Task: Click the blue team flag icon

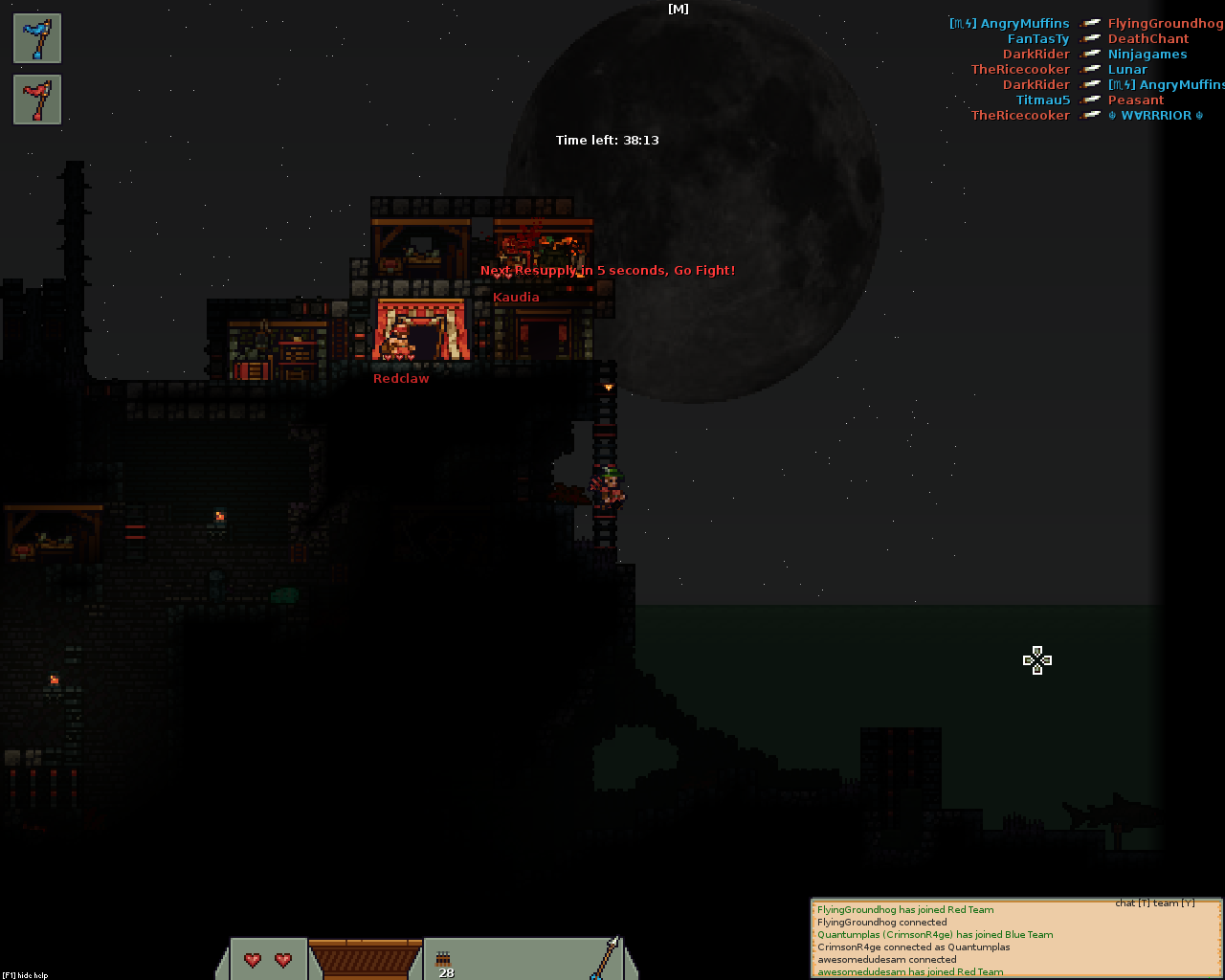Action: pos(37,38)
